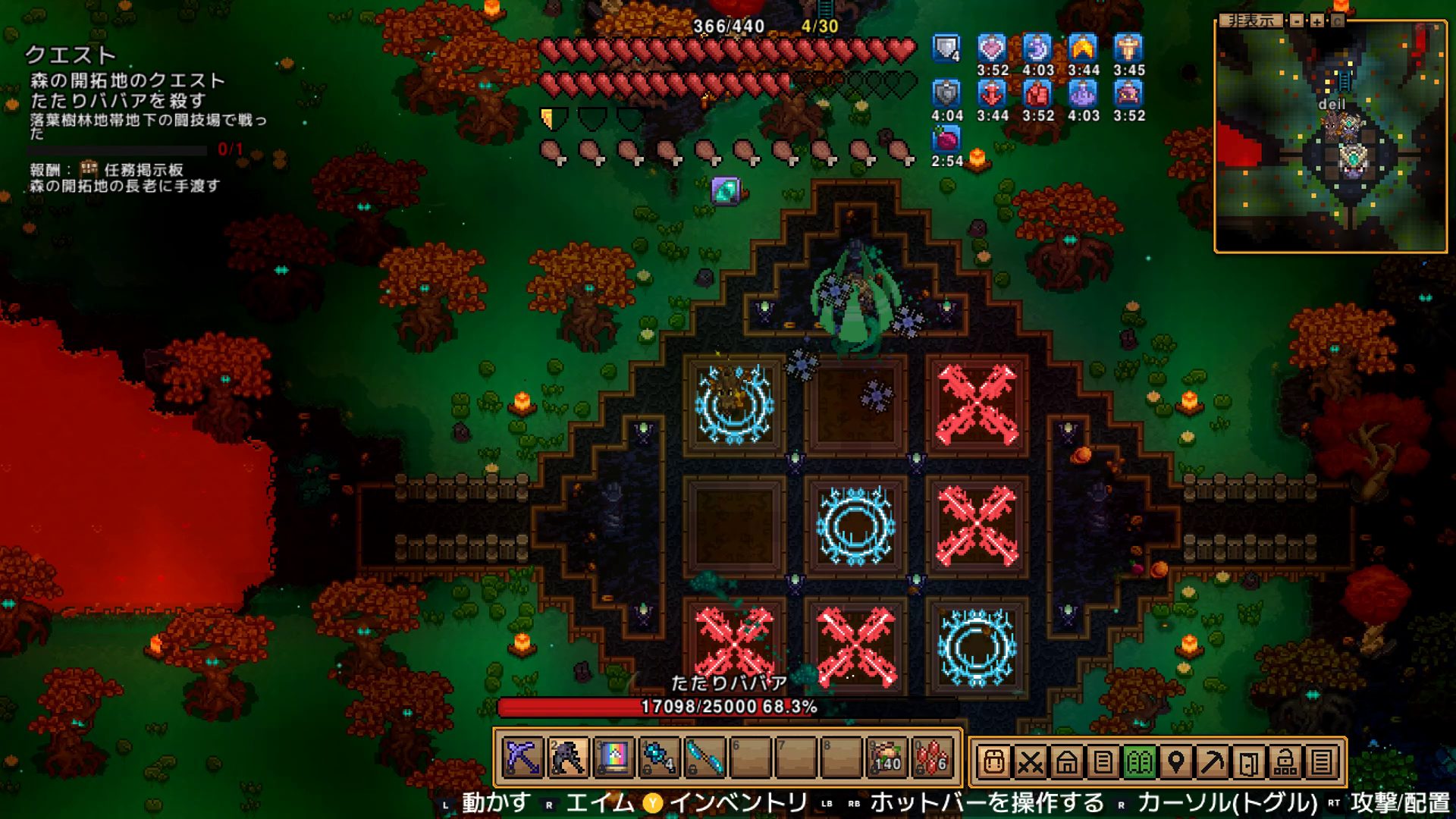Screen dimensions: 1456x819
Task: Click the pickaxe toolbar button
Action: pyautogui.click(x=1212, y=761)
